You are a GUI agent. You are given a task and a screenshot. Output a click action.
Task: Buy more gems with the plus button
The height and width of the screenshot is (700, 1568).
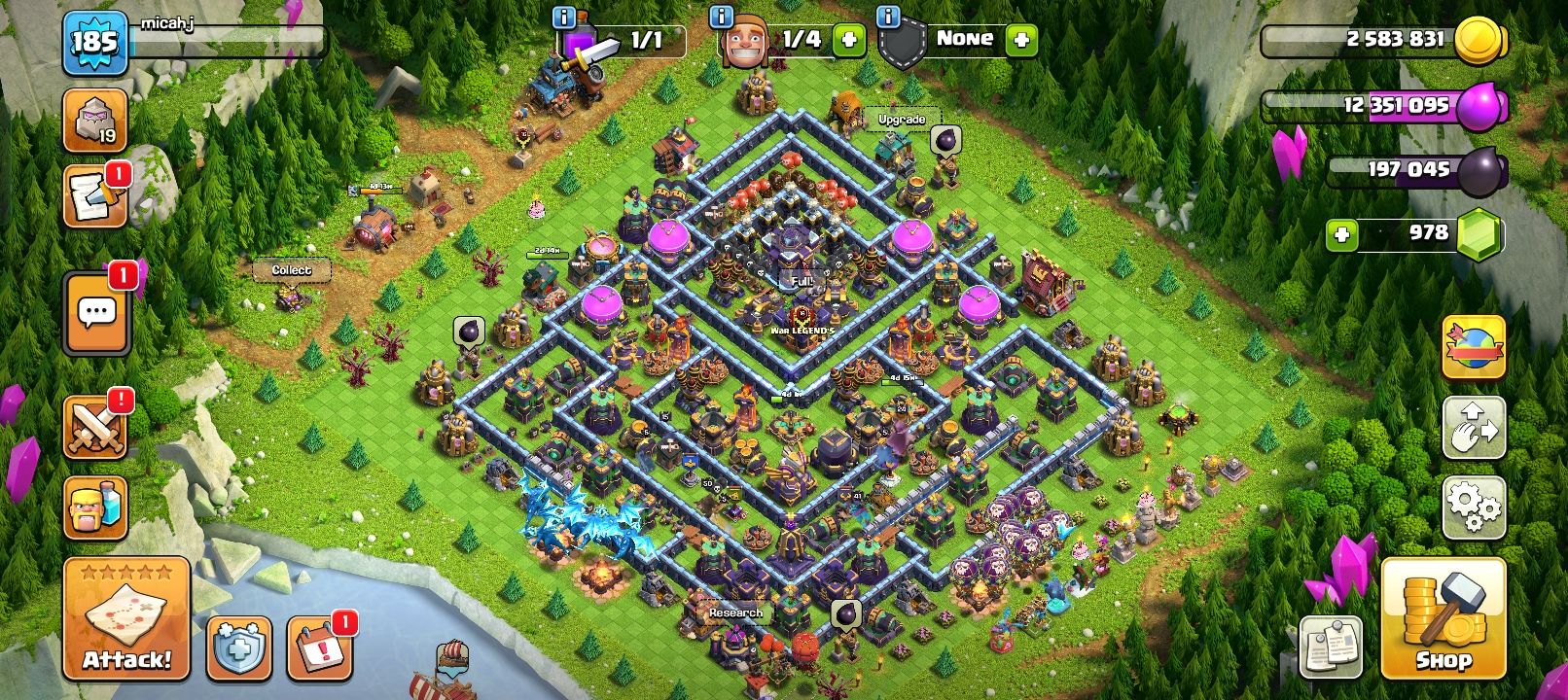tap(1341, 234)
